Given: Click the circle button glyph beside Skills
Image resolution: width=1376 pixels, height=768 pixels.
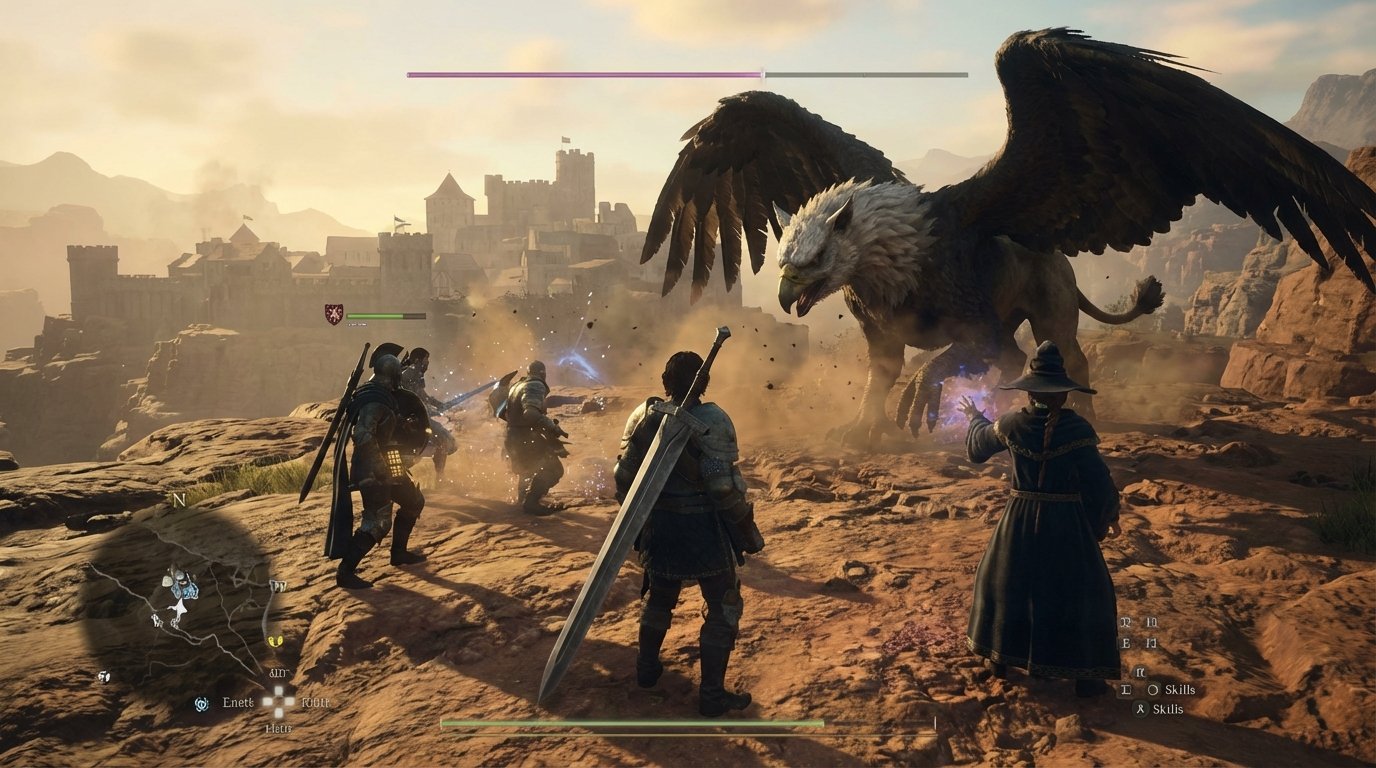Looking at the screenshot, I should [x=1153, y=690].
